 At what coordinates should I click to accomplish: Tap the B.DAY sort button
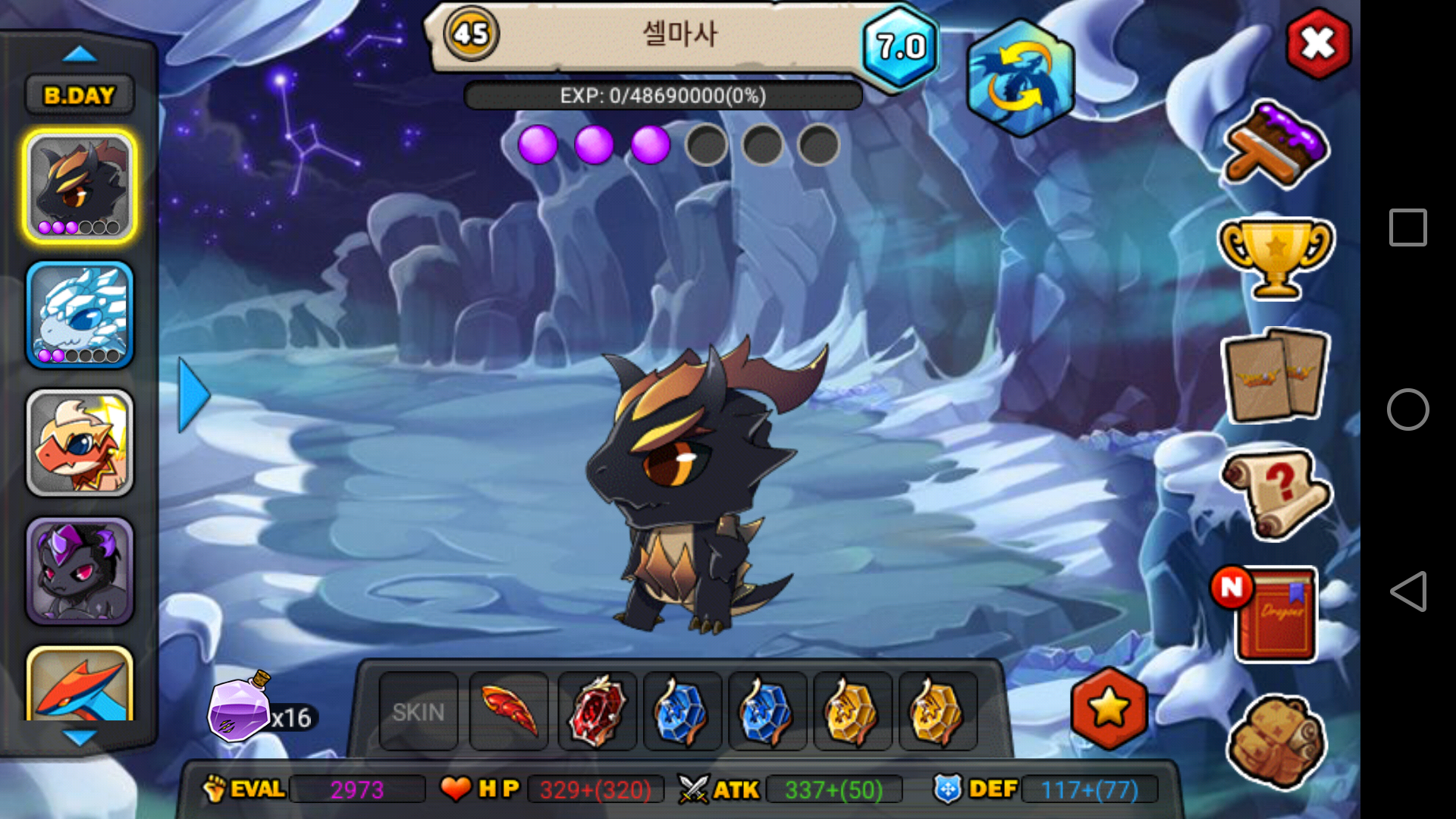click(80, 96)
